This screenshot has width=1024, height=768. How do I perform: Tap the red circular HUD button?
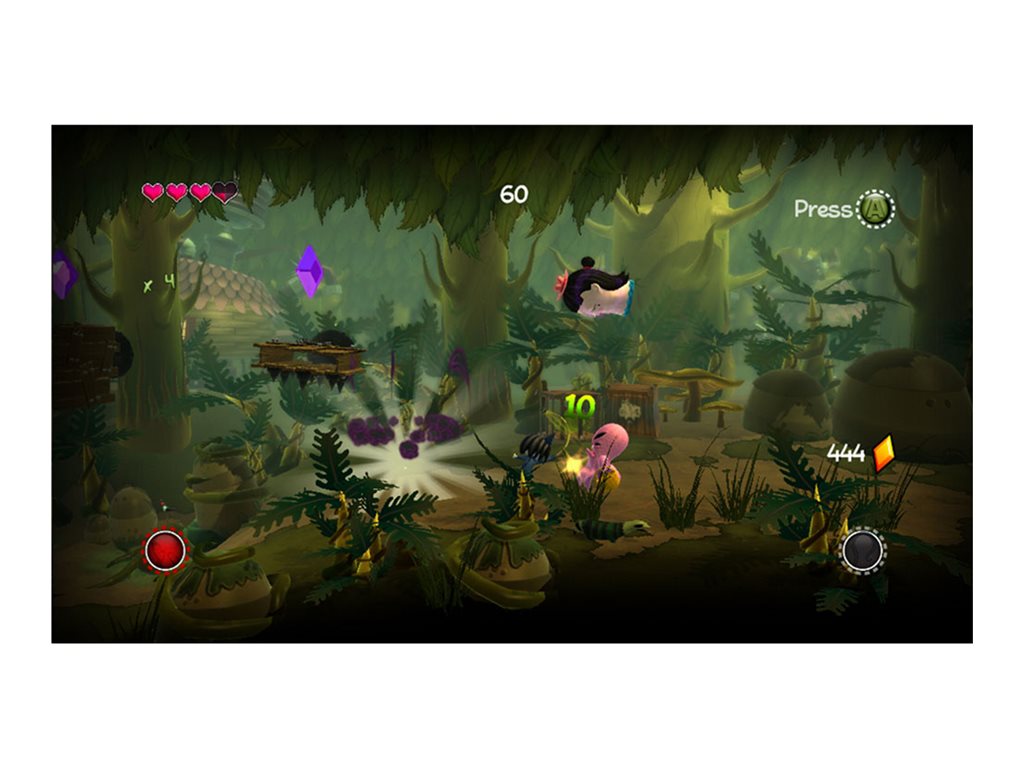(166, 550)
